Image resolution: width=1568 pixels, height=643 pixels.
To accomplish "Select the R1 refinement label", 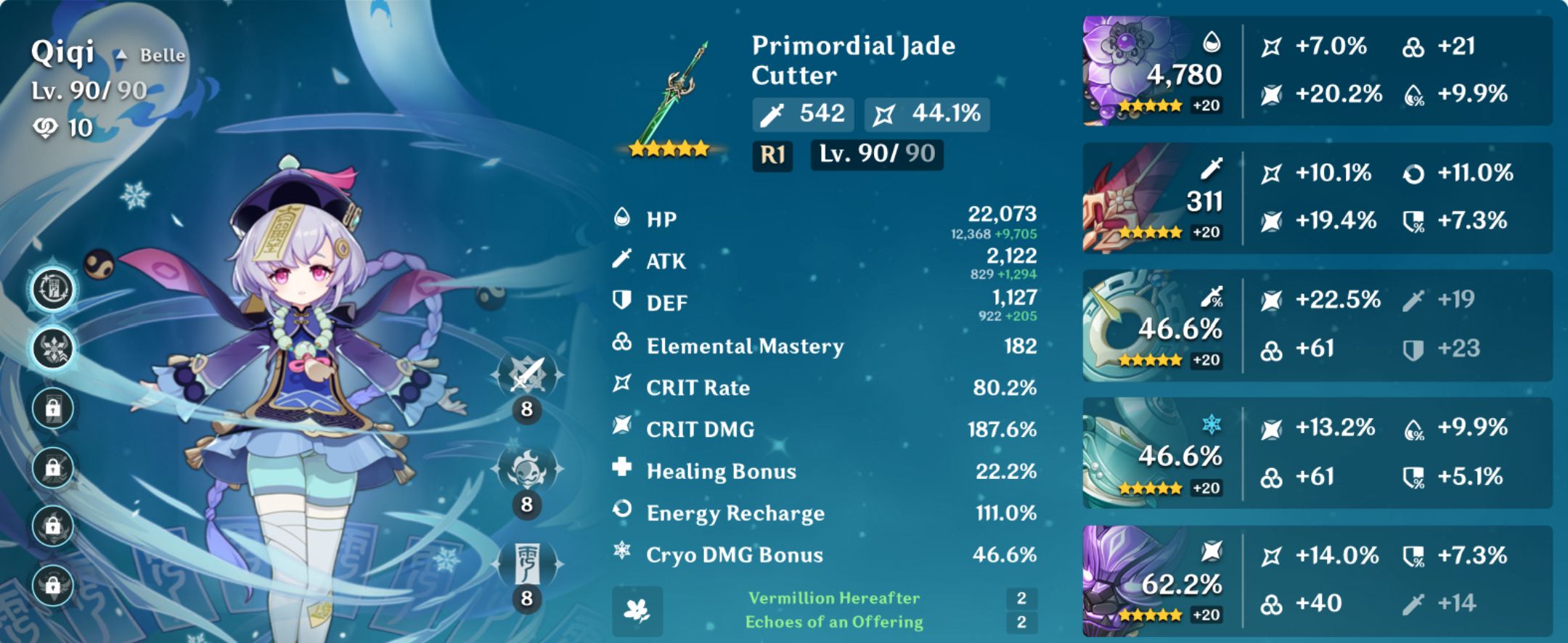I will [x=771, y=156].
